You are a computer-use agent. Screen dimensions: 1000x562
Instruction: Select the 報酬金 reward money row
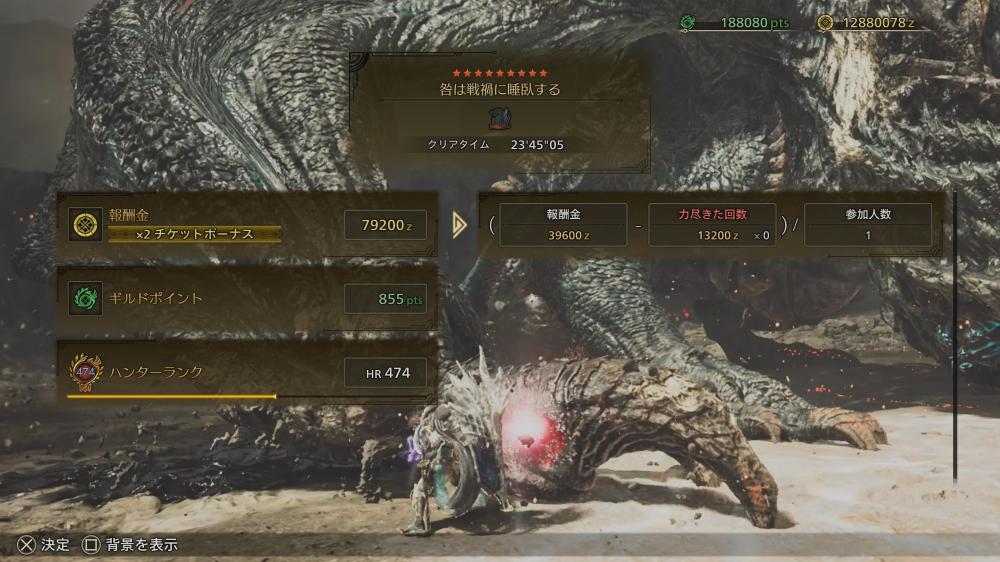[248, 225]
